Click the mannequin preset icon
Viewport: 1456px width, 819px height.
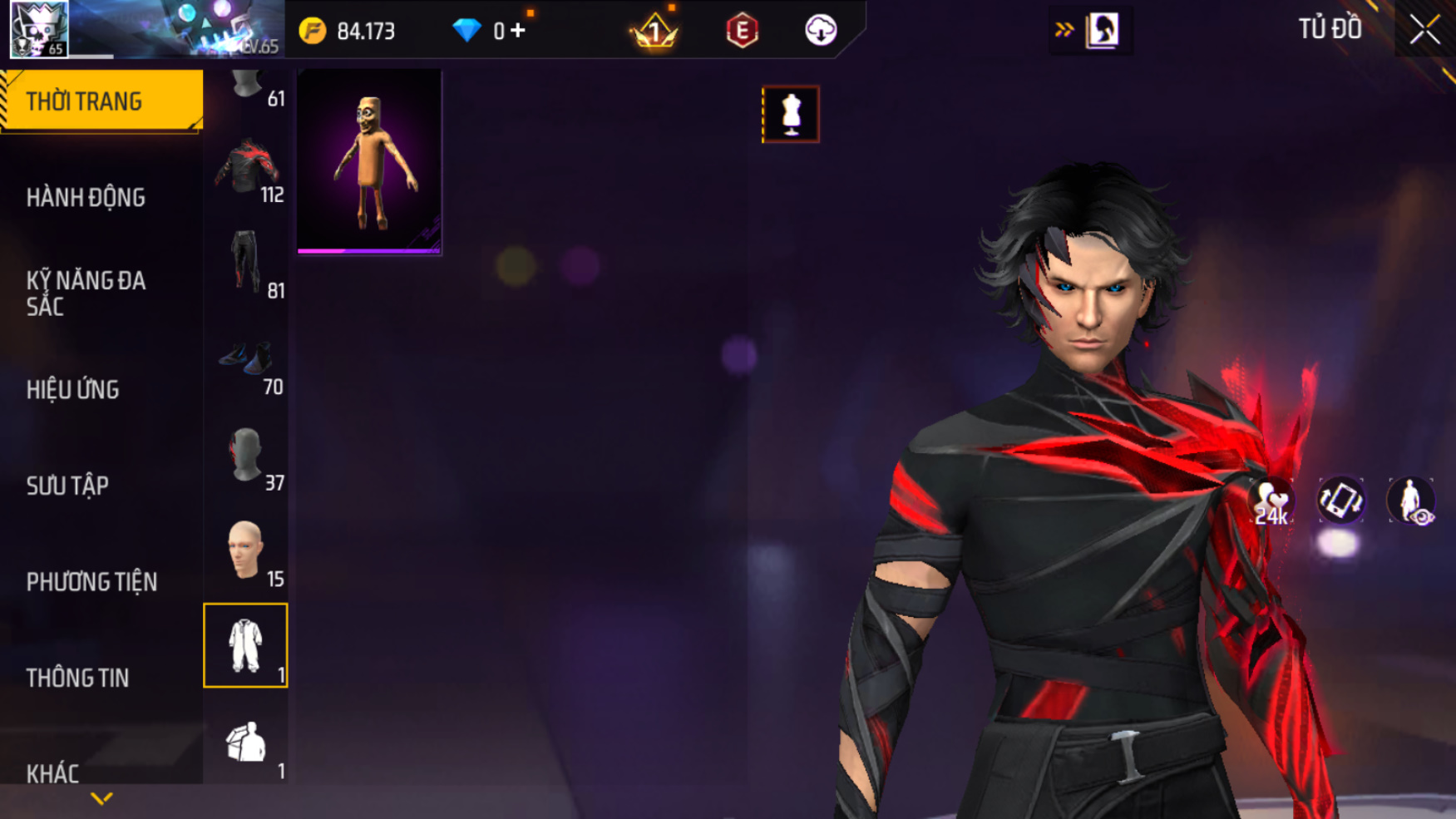click(x=790, y=114)
